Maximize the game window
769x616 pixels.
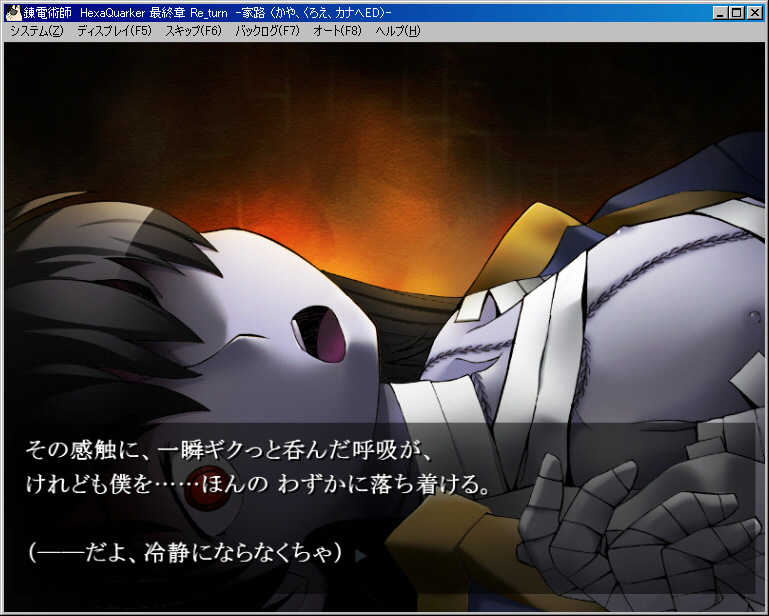pyautogui.click(x=737, y=13)
